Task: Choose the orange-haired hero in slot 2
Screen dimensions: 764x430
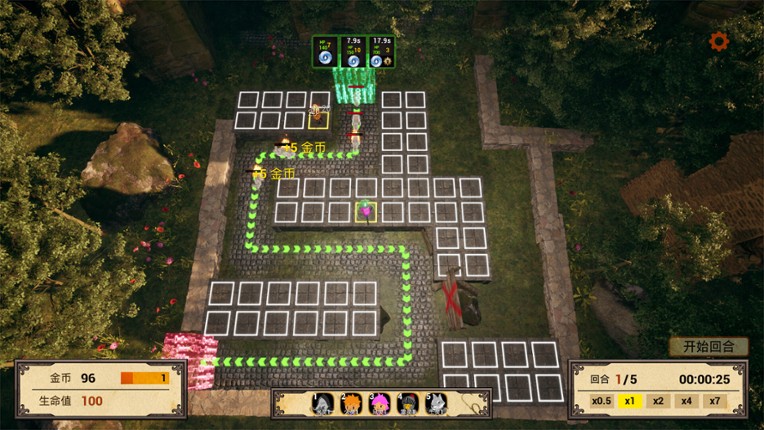Action: coord(351,404)
